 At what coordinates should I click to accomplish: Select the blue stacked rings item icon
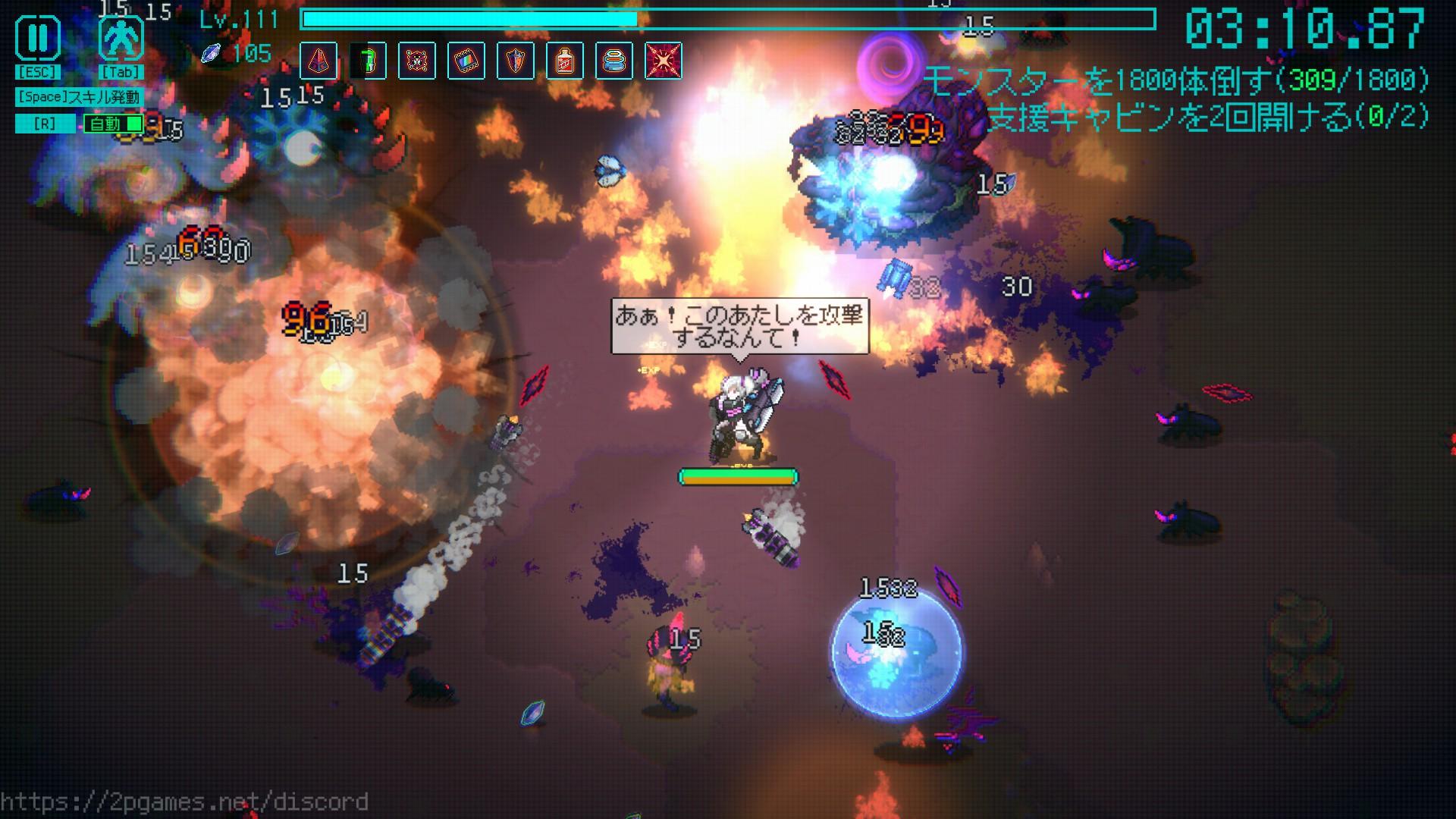[614, 61]
